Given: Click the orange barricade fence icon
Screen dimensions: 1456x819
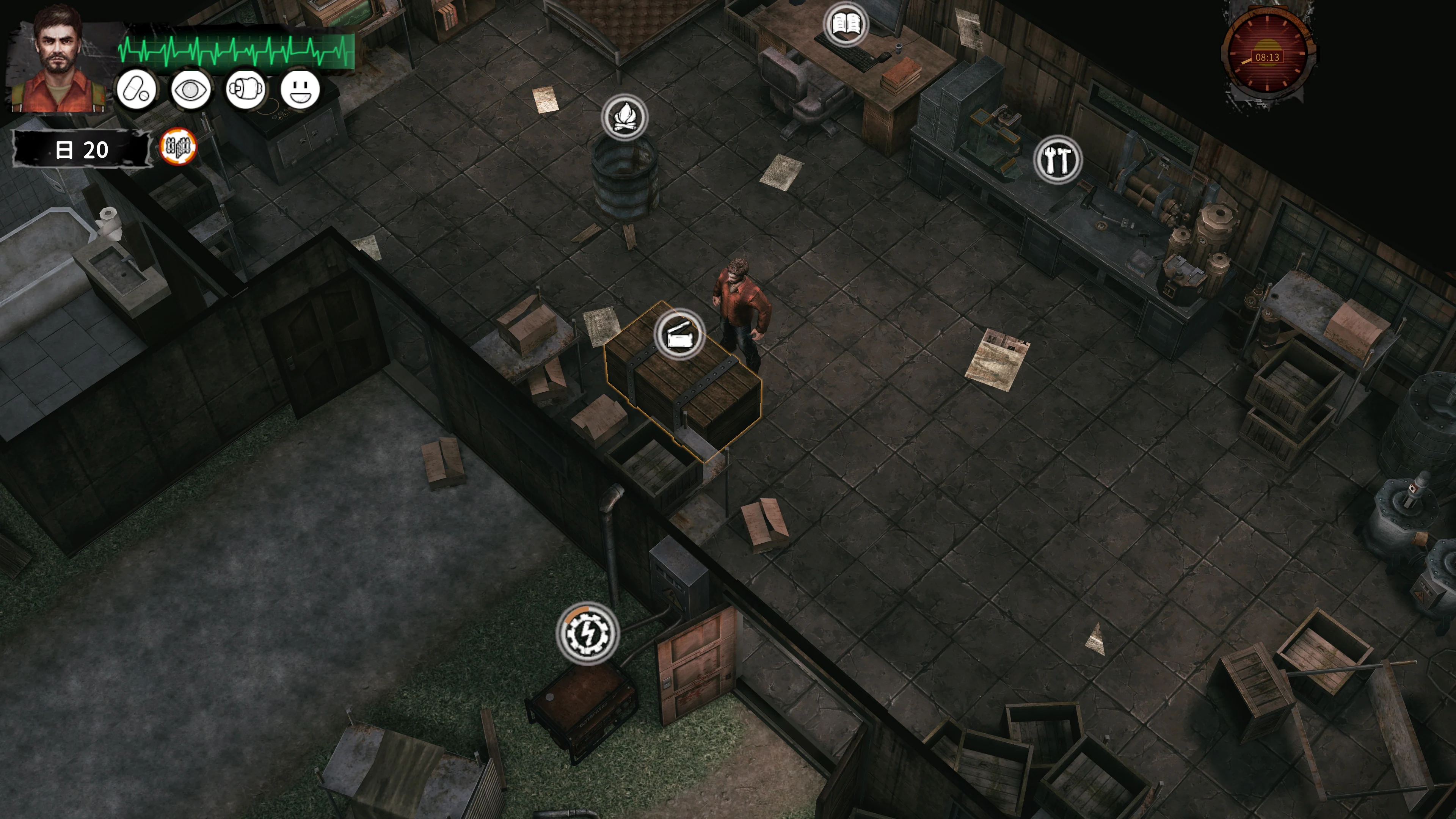Looking at the screenshot, I should [x=178, y=147].
